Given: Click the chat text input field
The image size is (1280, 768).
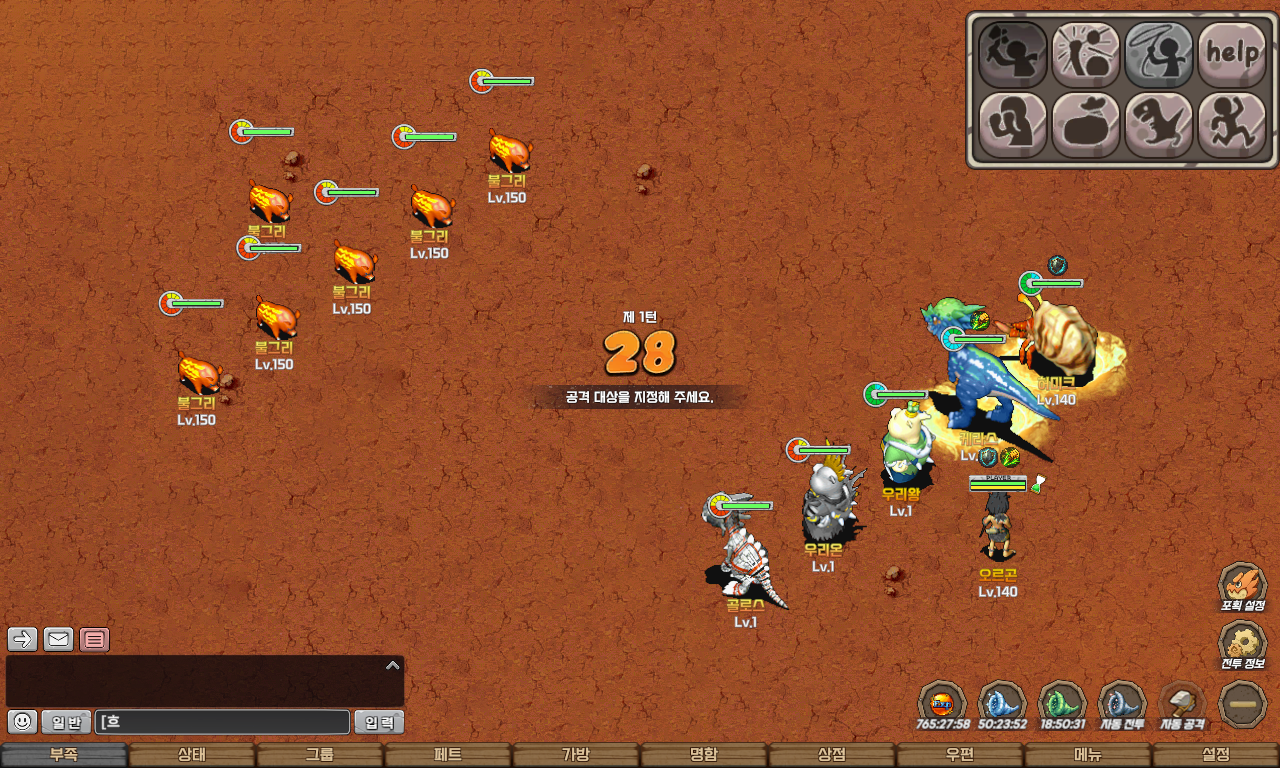Looking at the screenshot, I should pyautogui.click(x=222, y=722).
